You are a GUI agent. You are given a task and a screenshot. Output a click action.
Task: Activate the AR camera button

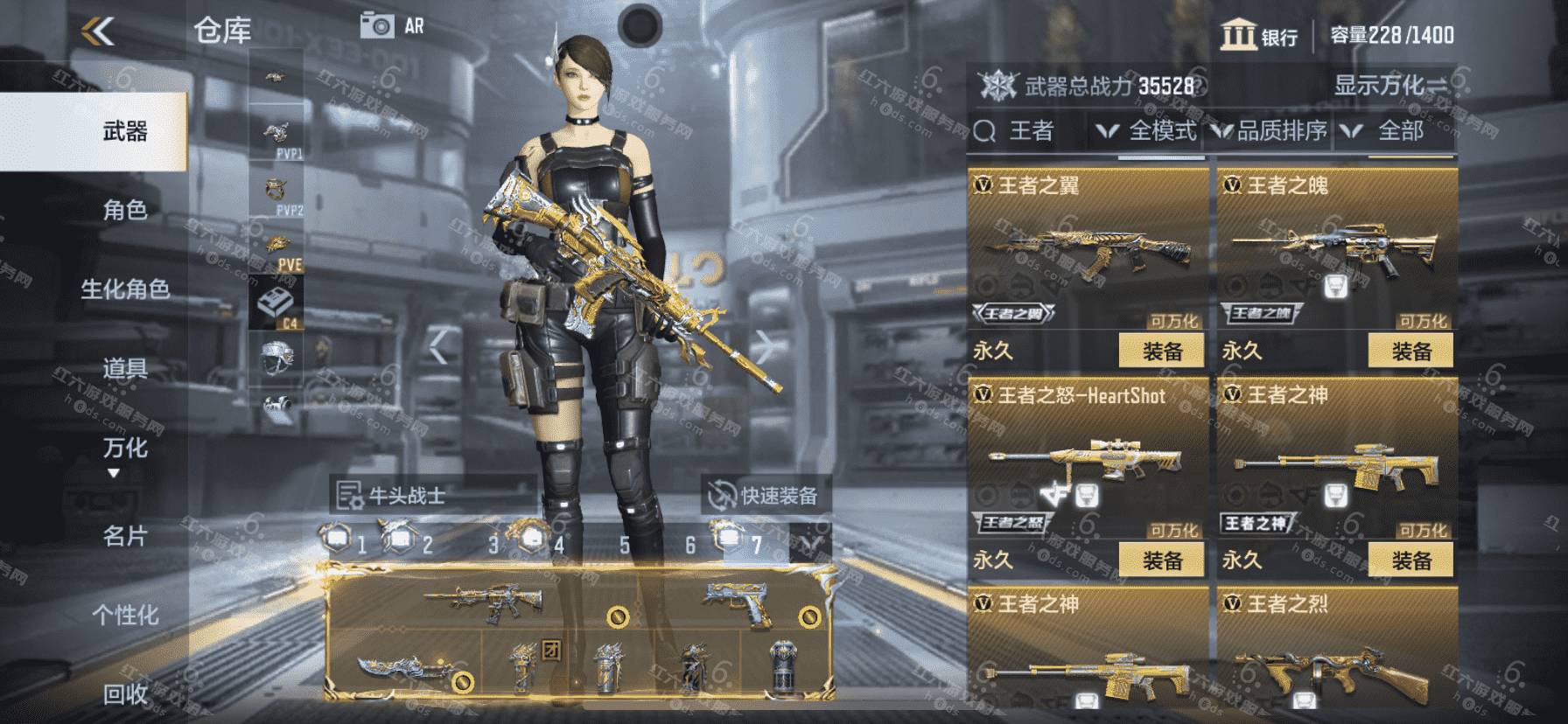[392, 26]
